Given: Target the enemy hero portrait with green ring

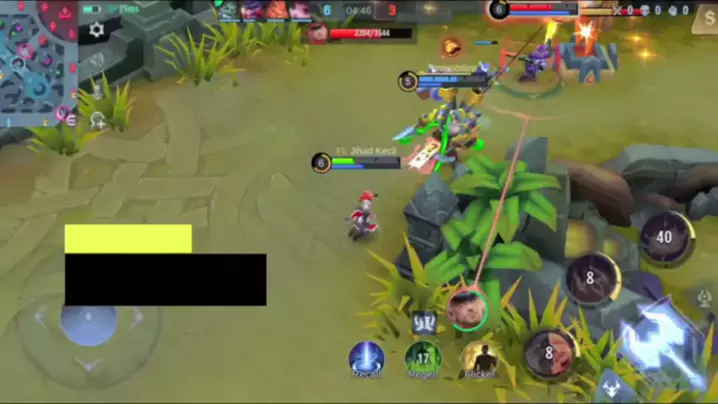Looking at the screenshot, I should (466, 308).
